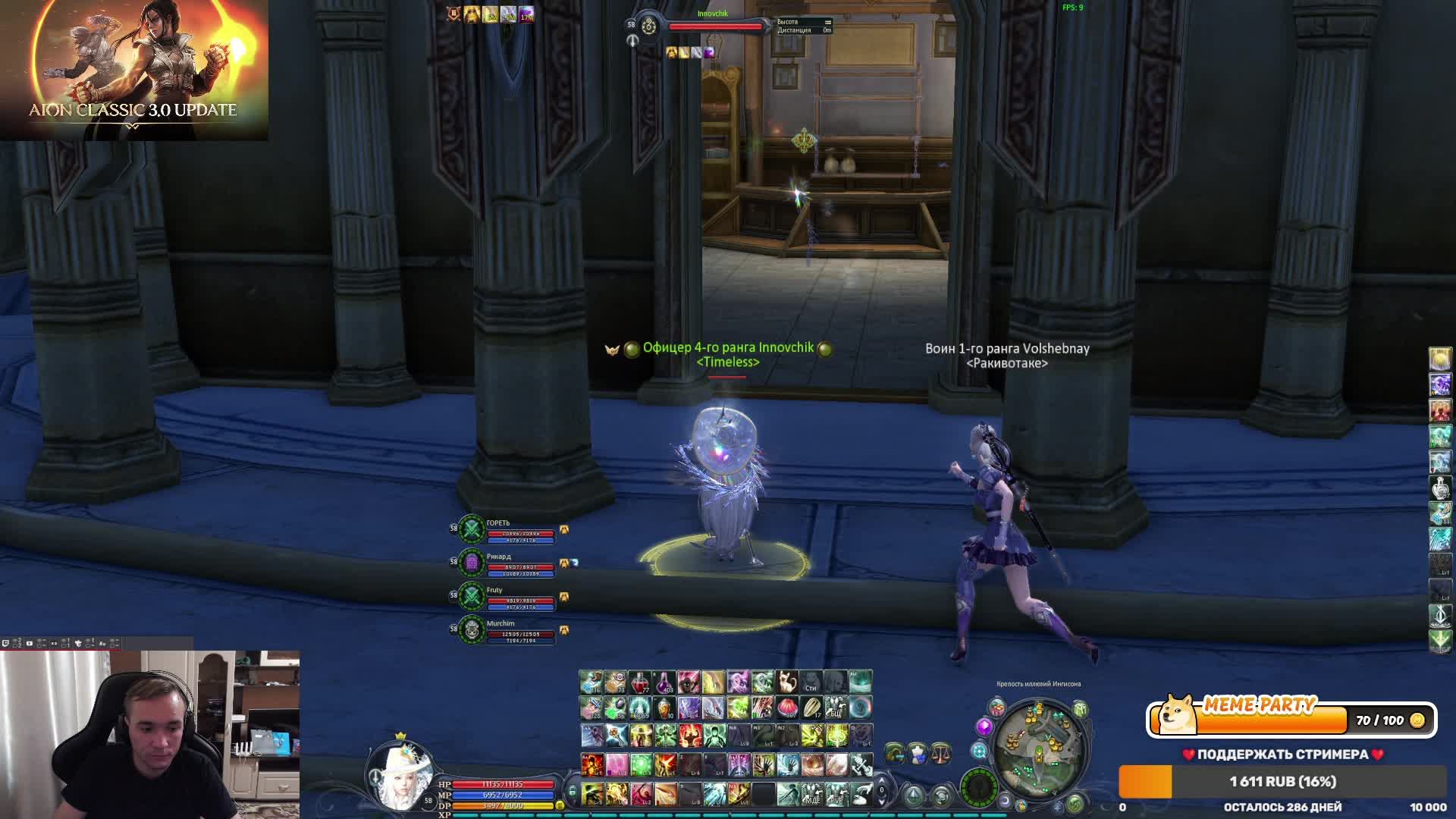Use the striped seed item slot

811,708
